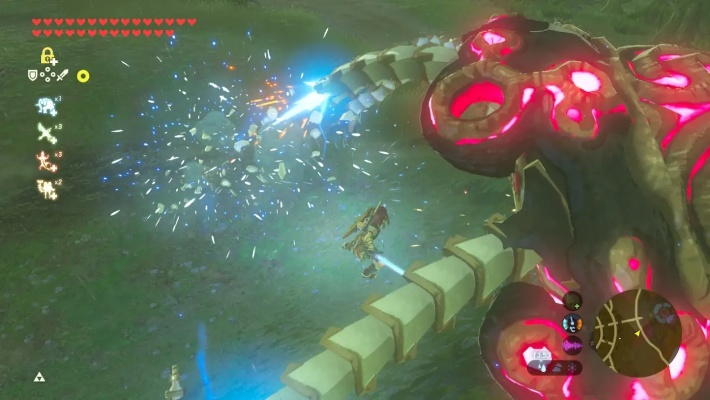Click the small Triforce icon

(39, 377)
